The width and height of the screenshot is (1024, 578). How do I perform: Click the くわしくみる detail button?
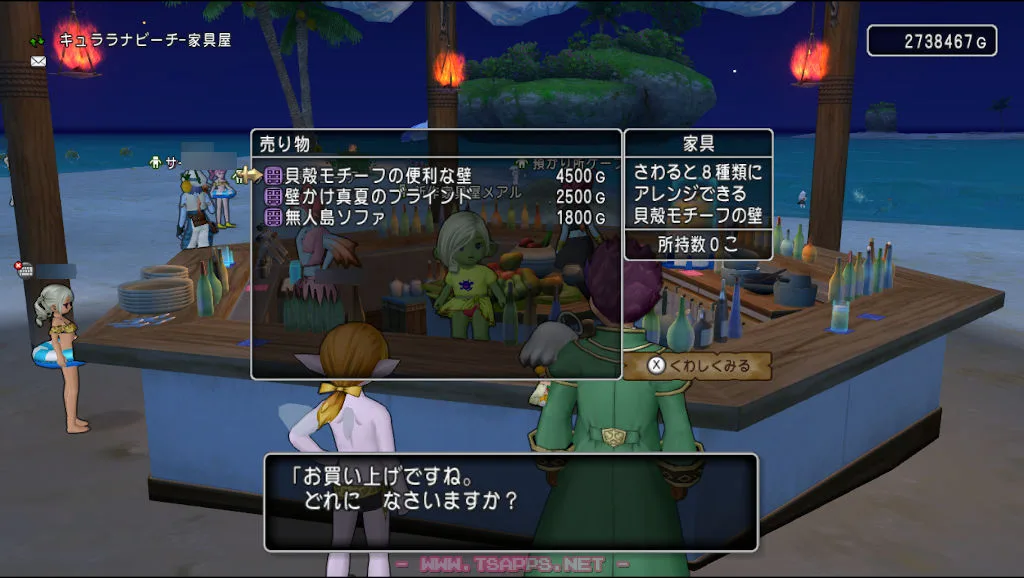[697, 366]
